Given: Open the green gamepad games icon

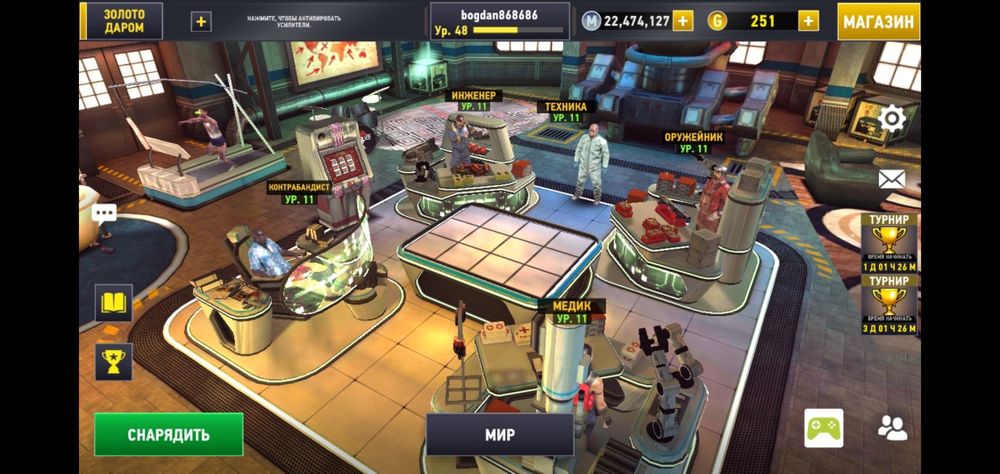Looking at the screenshot, I should (823, 428).
